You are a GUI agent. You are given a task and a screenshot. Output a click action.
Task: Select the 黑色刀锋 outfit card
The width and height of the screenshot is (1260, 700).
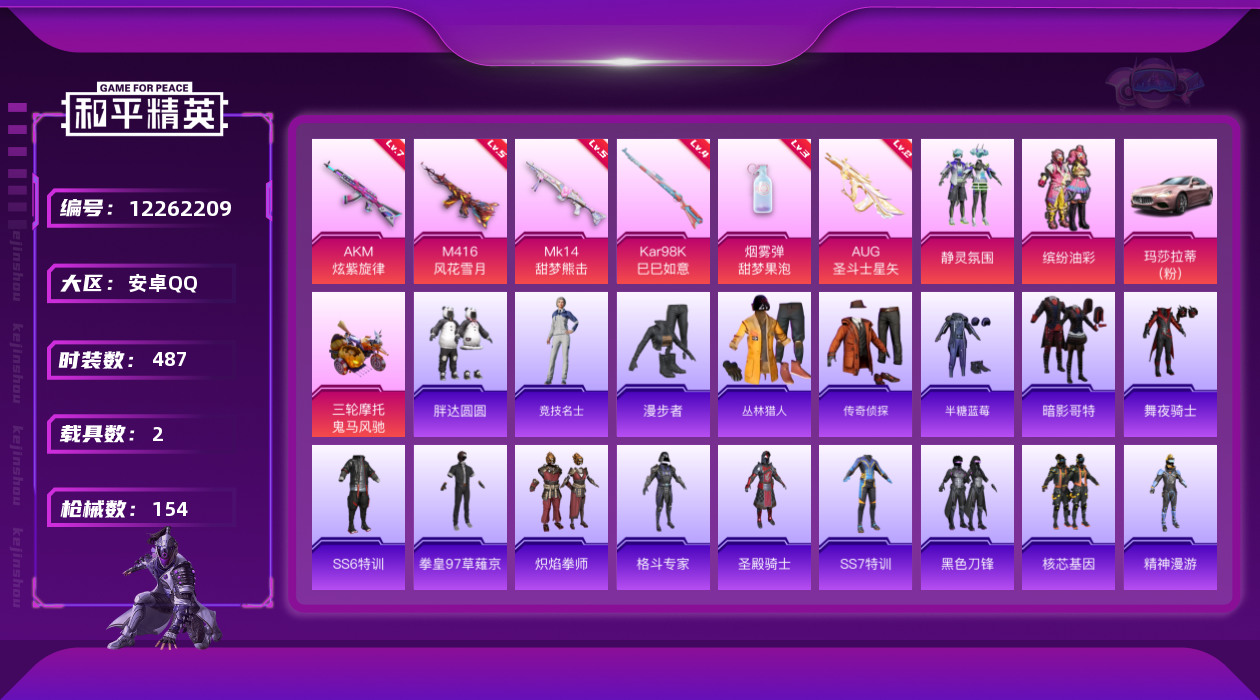coord(967,517)
